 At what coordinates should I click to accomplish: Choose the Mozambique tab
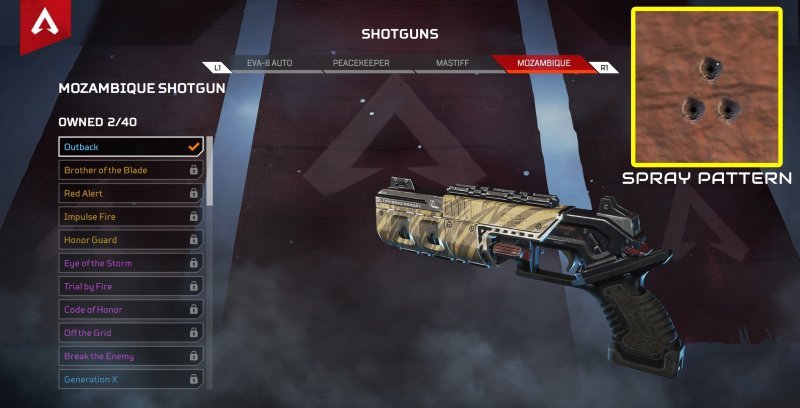coord(543,63)
